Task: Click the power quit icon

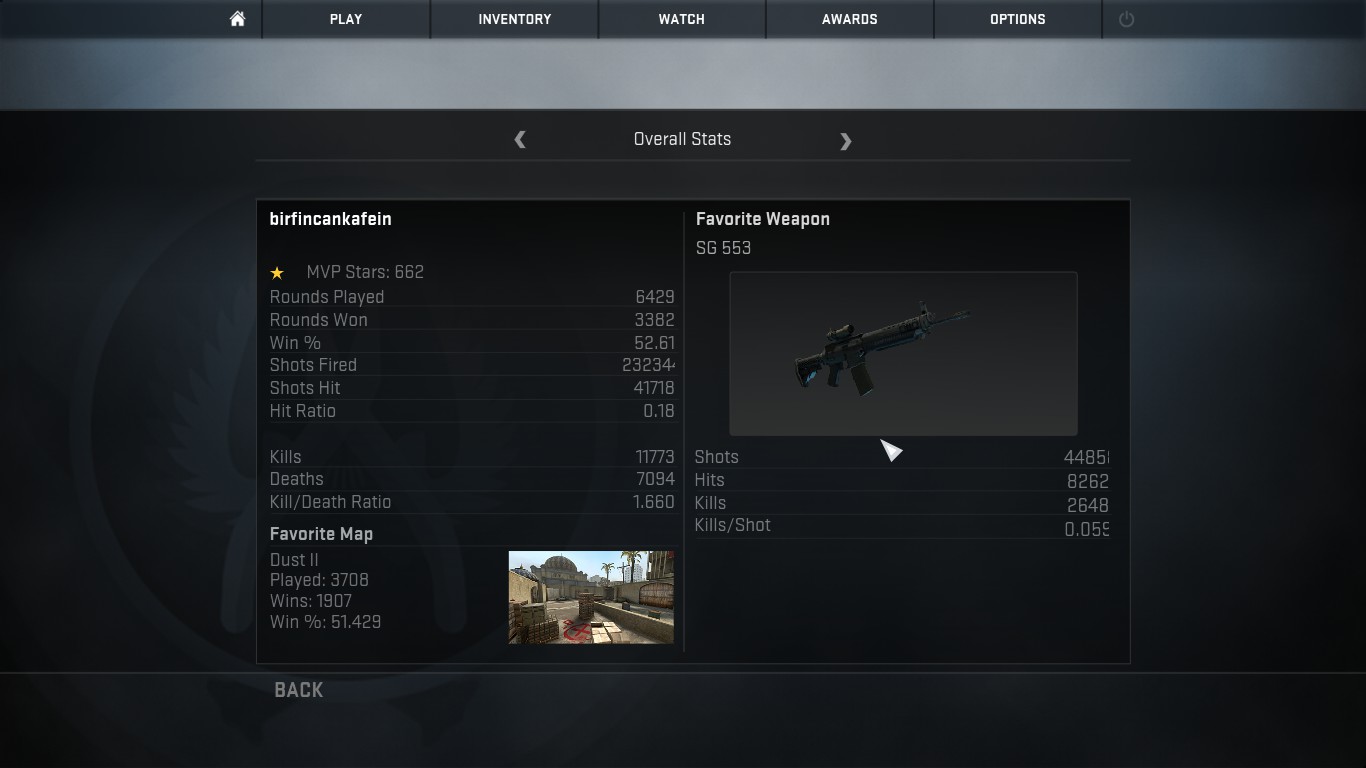Action: coord(1126,19)
